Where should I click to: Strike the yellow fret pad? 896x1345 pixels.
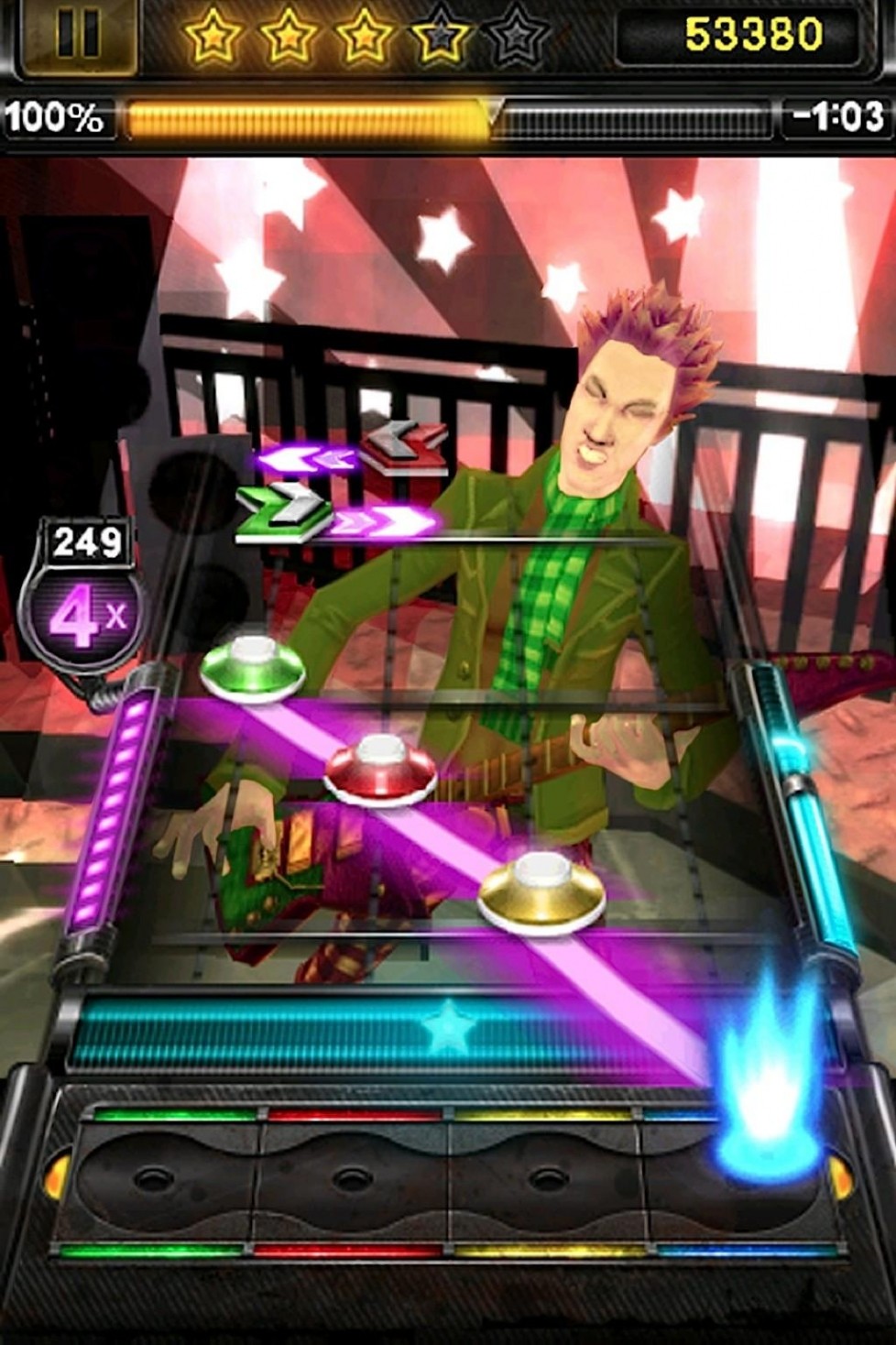[x=544, y=1177]
